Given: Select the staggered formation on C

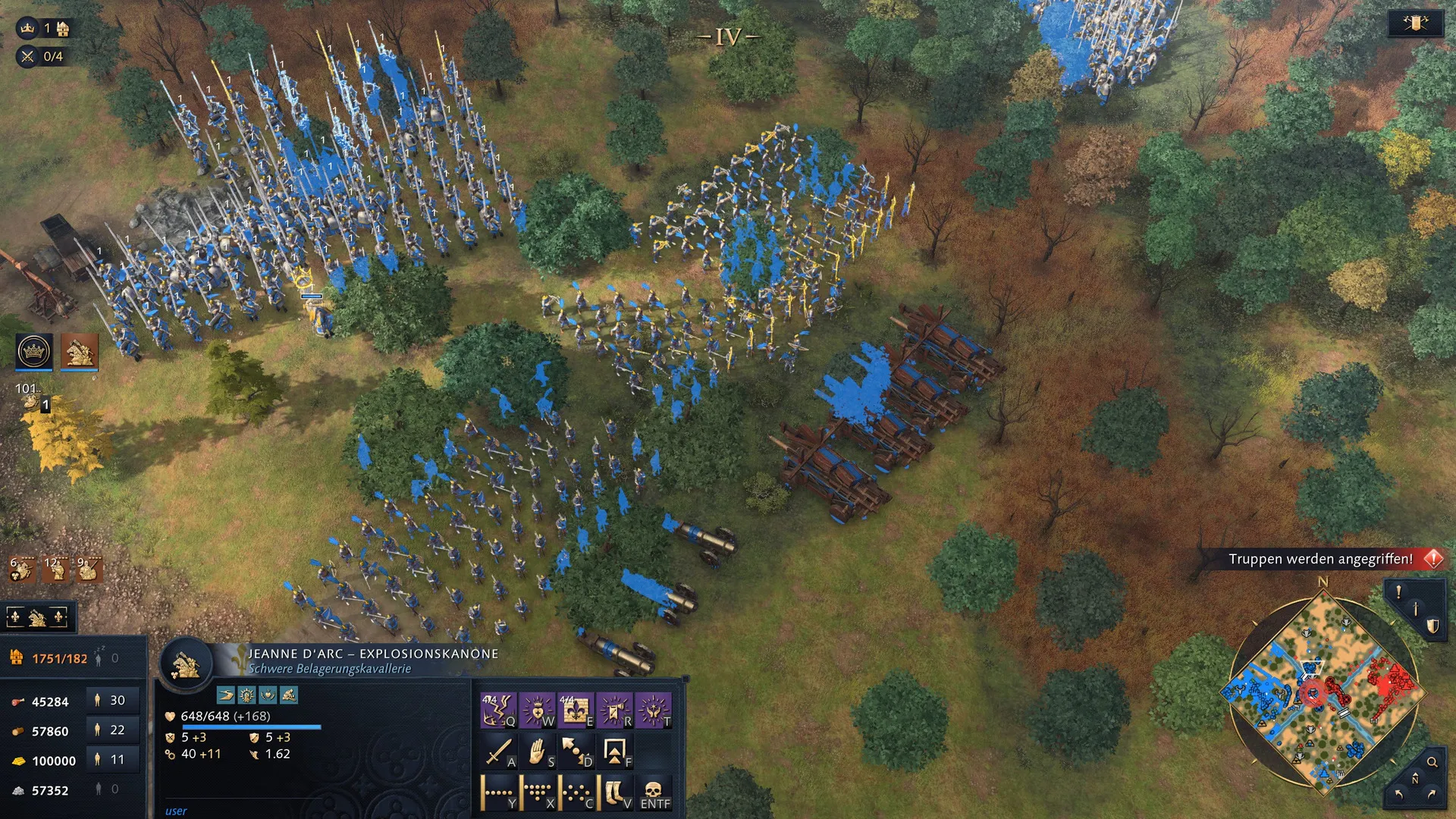Looking at the screenshot, I should 576,792.
